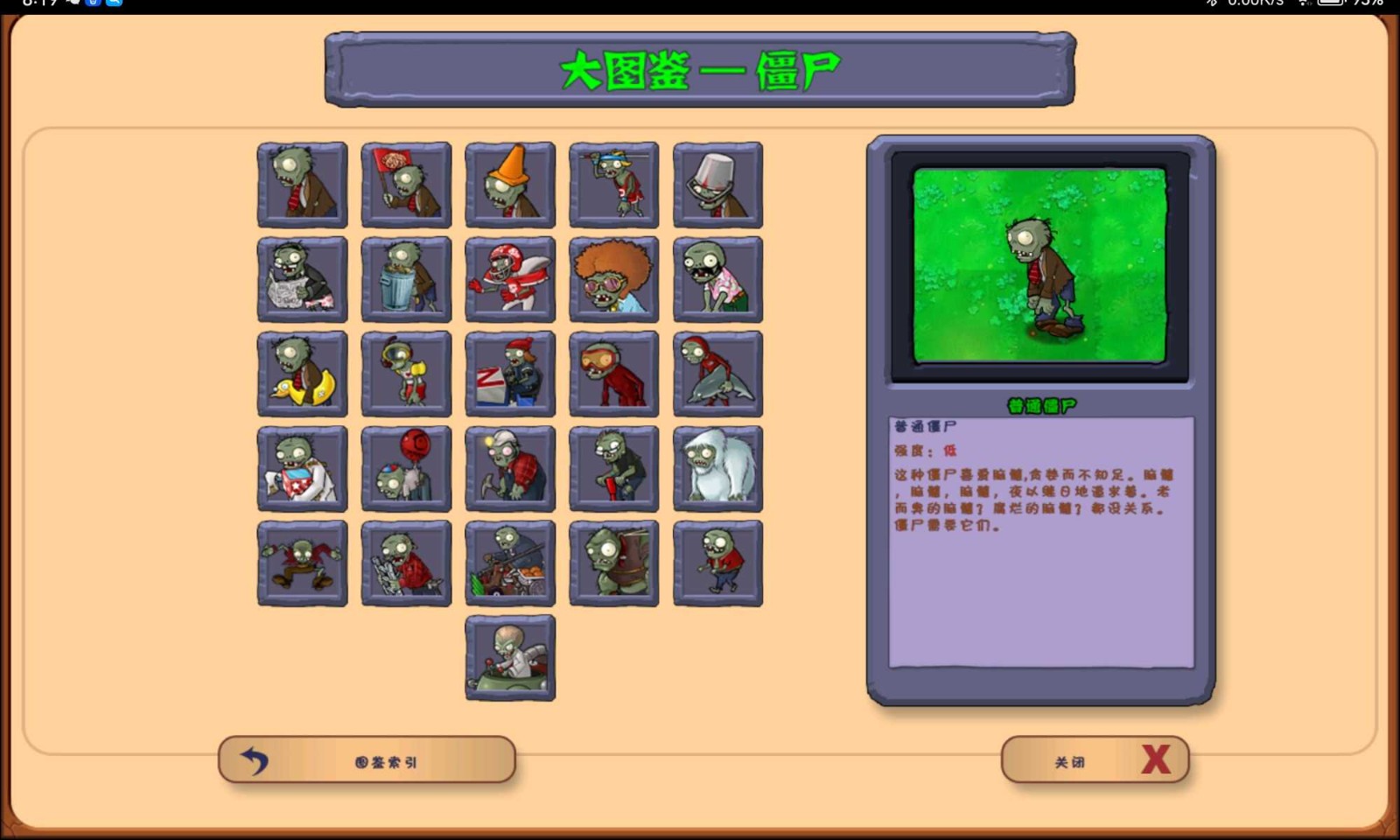Image resolution: width=1400 pixels, height=840 pixels.
Task: Select the Conehead Zombie icon
Action: (510, 184)
